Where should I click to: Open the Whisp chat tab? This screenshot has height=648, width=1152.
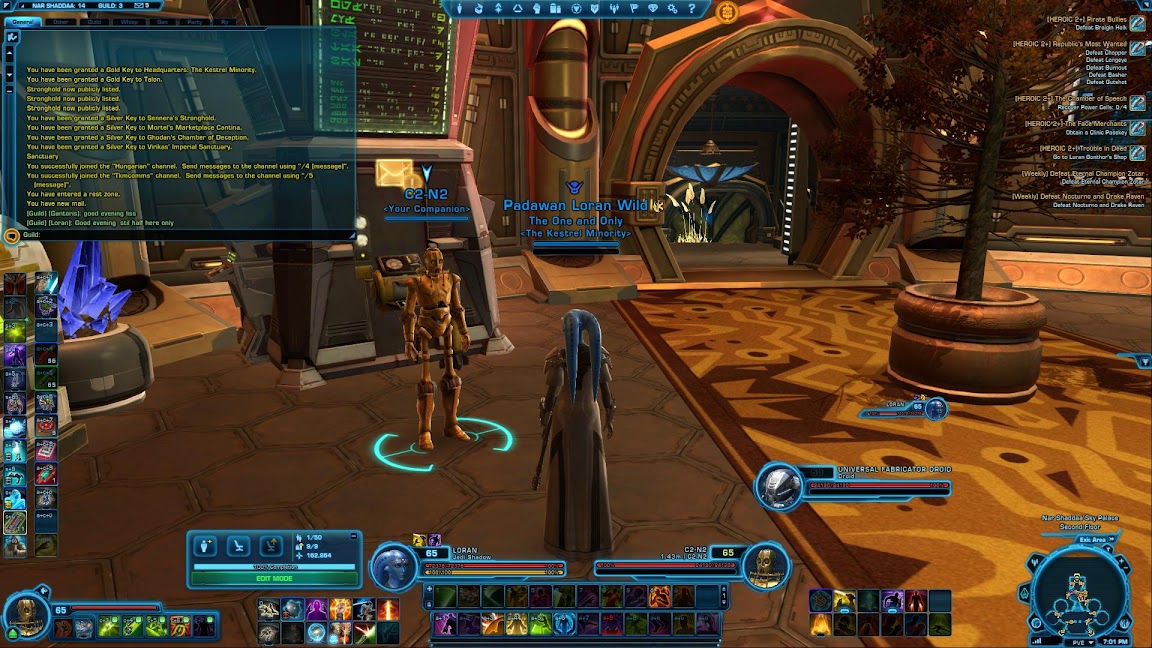129,21
